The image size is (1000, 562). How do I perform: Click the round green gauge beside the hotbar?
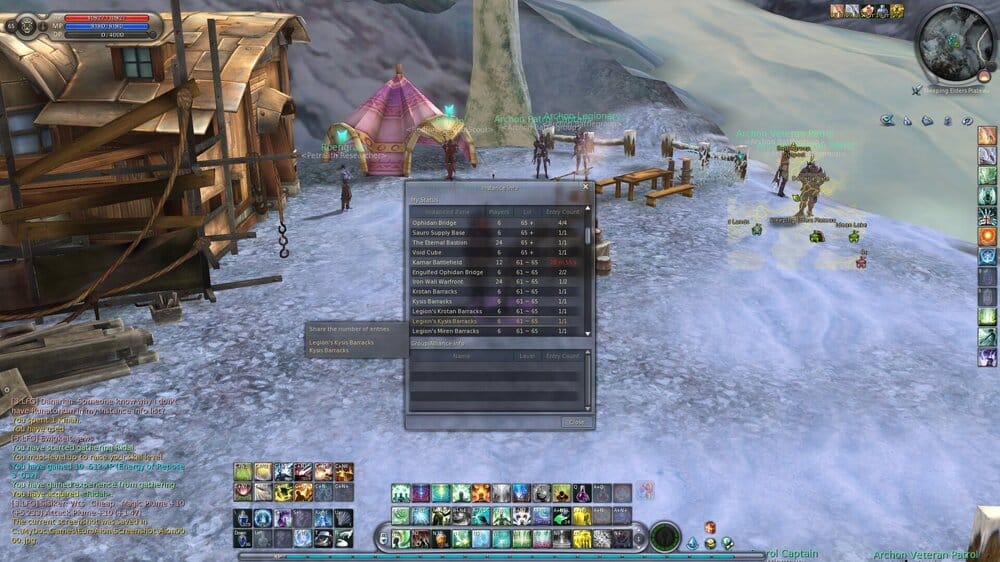coord(664,537)
